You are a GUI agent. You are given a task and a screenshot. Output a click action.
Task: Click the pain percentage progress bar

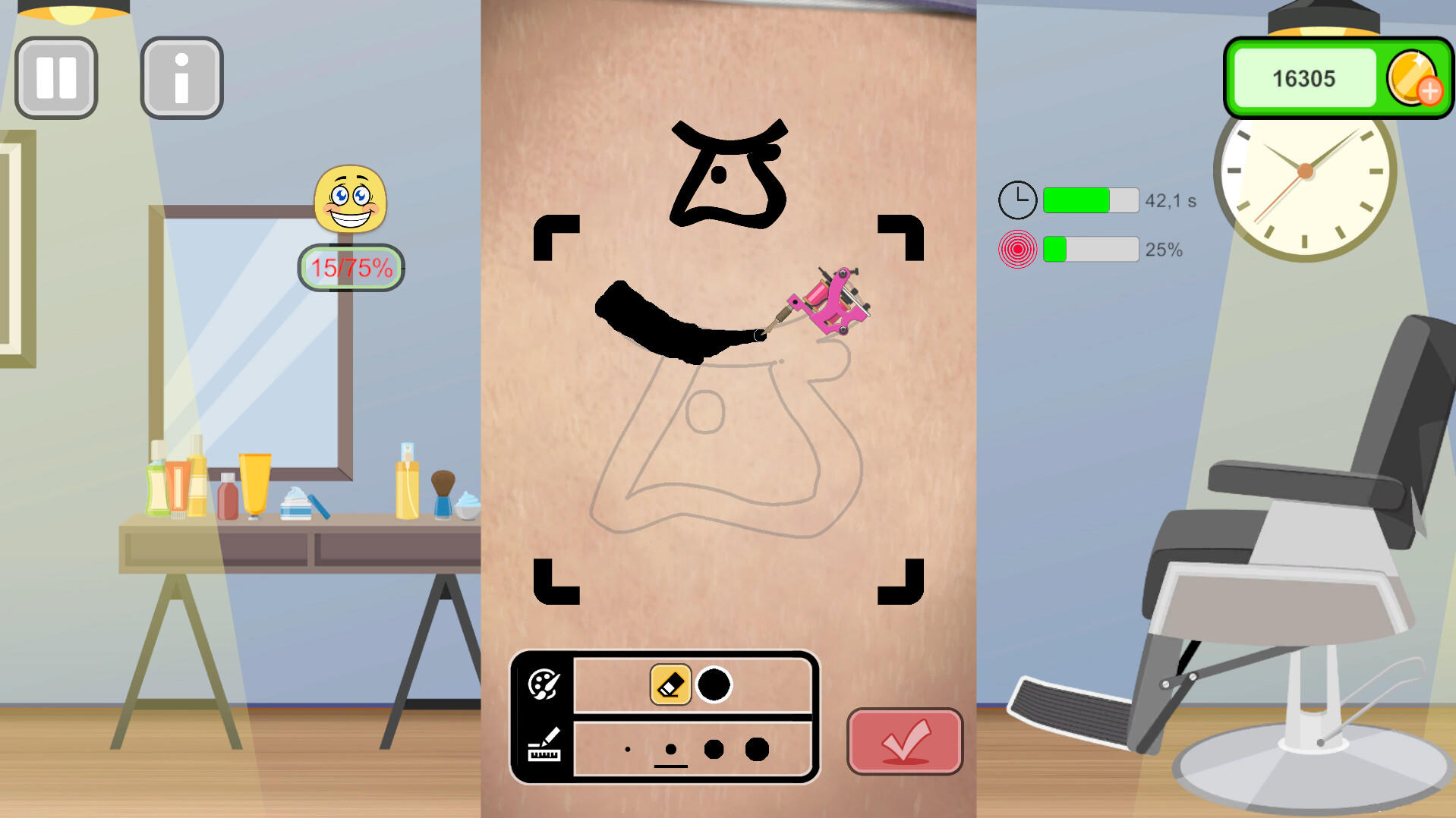tap(1091, 249)
